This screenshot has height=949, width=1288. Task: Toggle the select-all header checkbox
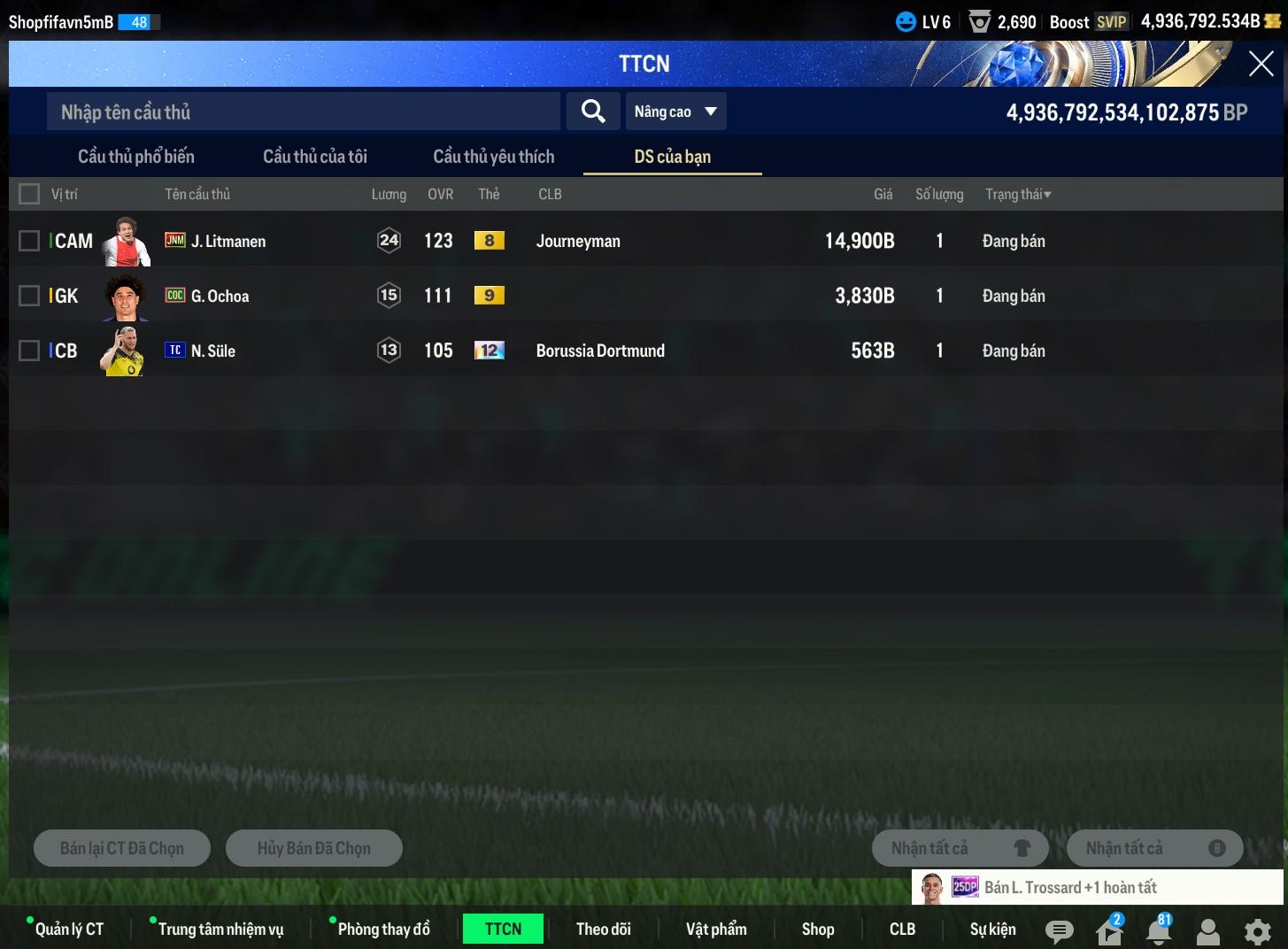pyautogui.click(x=29, y=194)
